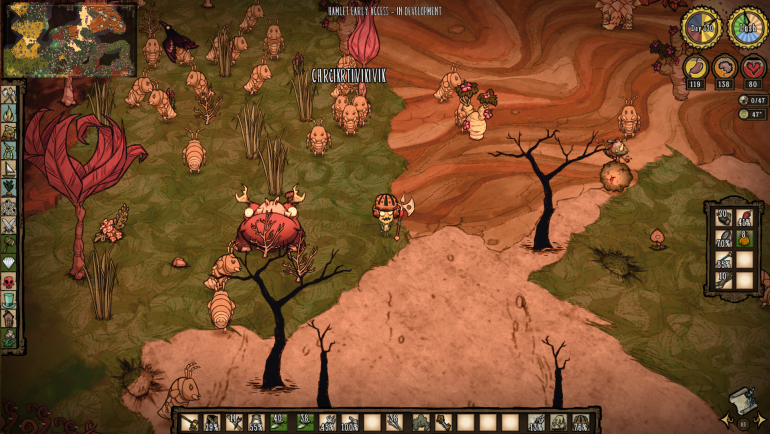Click the day clock dial
770x434 pixels.
(x=700, y=27)
